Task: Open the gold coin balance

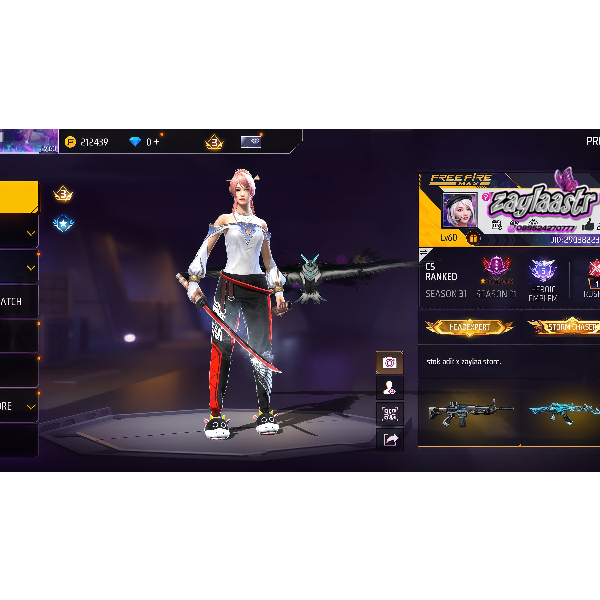Action: click(87, 142)
